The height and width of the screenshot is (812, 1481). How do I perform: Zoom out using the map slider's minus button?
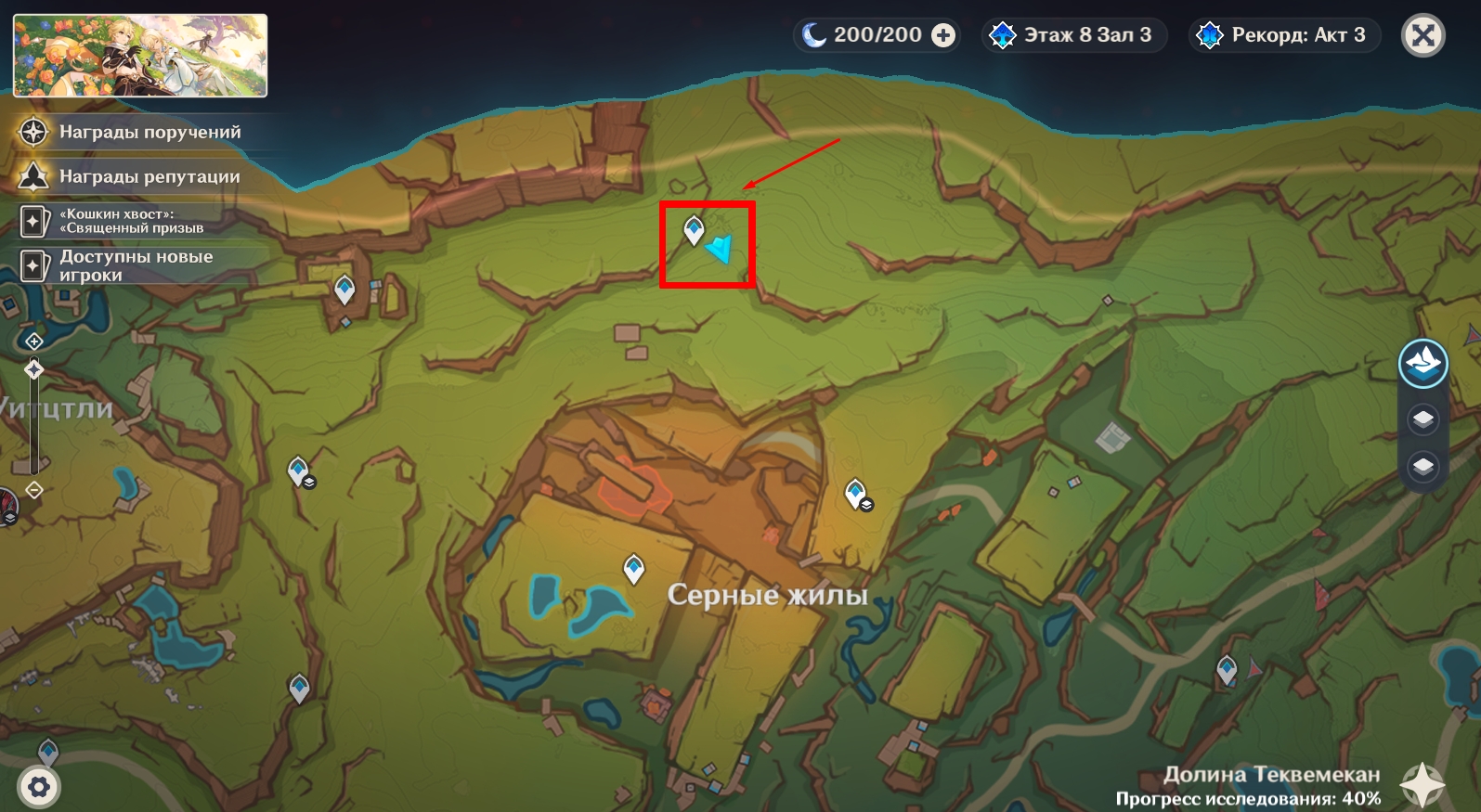[34, 490]
